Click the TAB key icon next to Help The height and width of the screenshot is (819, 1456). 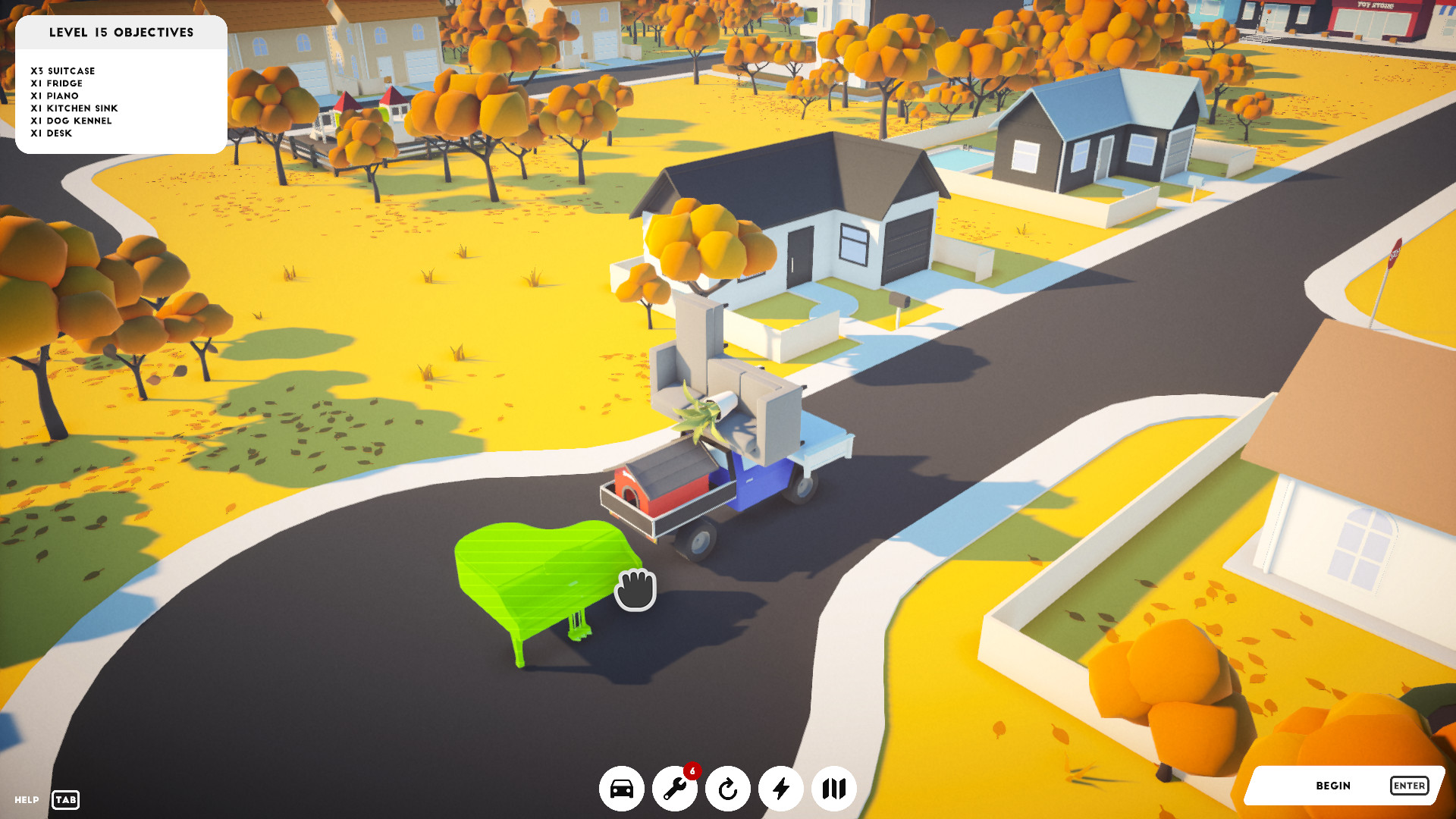pyautogui.click(x=64, y=800)
